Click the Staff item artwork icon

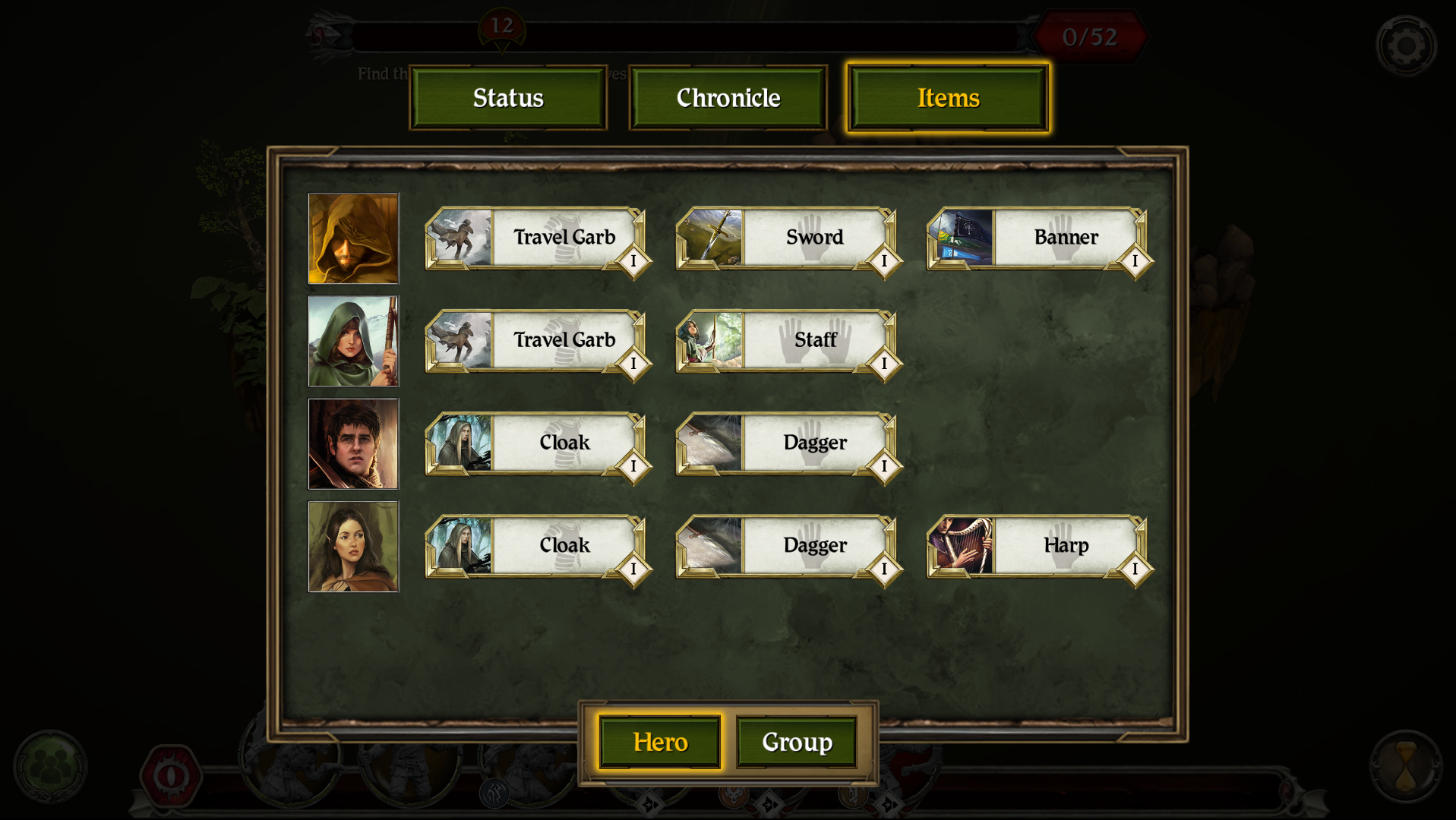click(x=709, y=340)
